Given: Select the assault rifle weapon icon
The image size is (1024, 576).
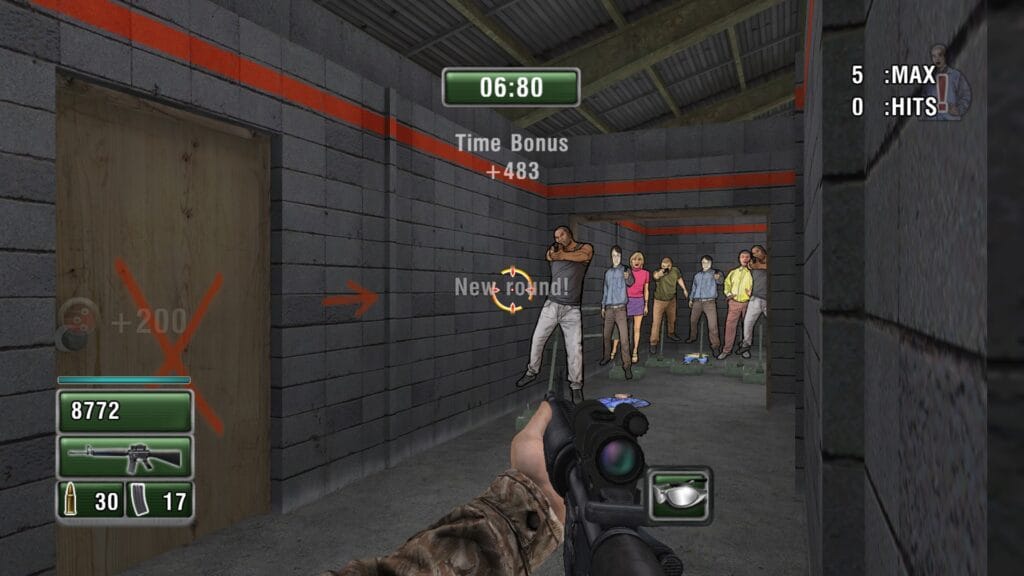Looking at the screenshot, I should pos(125,457).
